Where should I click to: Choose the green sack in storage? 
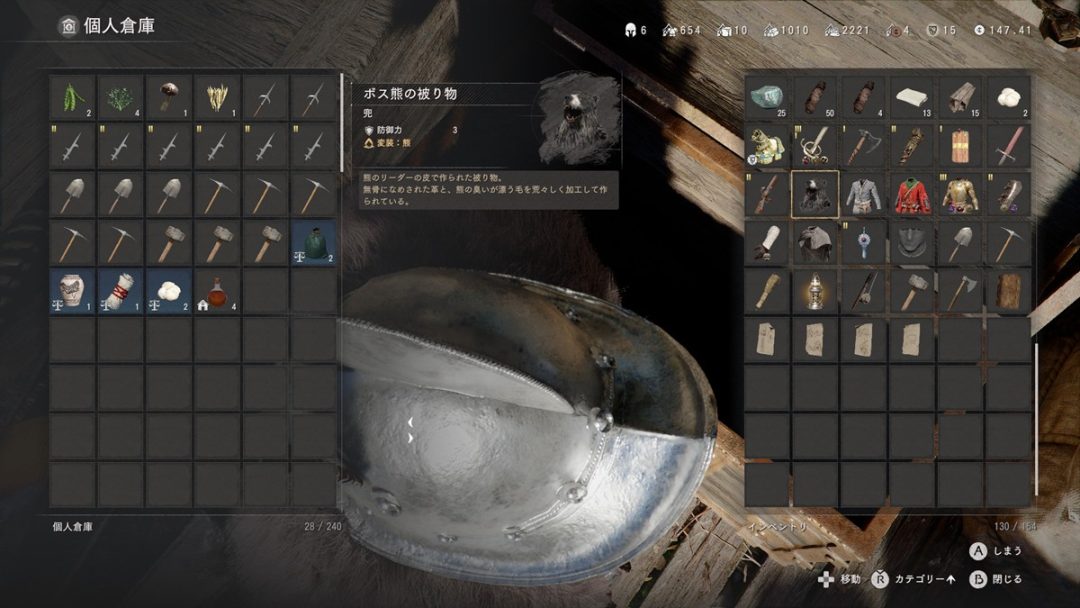(314, 243)
